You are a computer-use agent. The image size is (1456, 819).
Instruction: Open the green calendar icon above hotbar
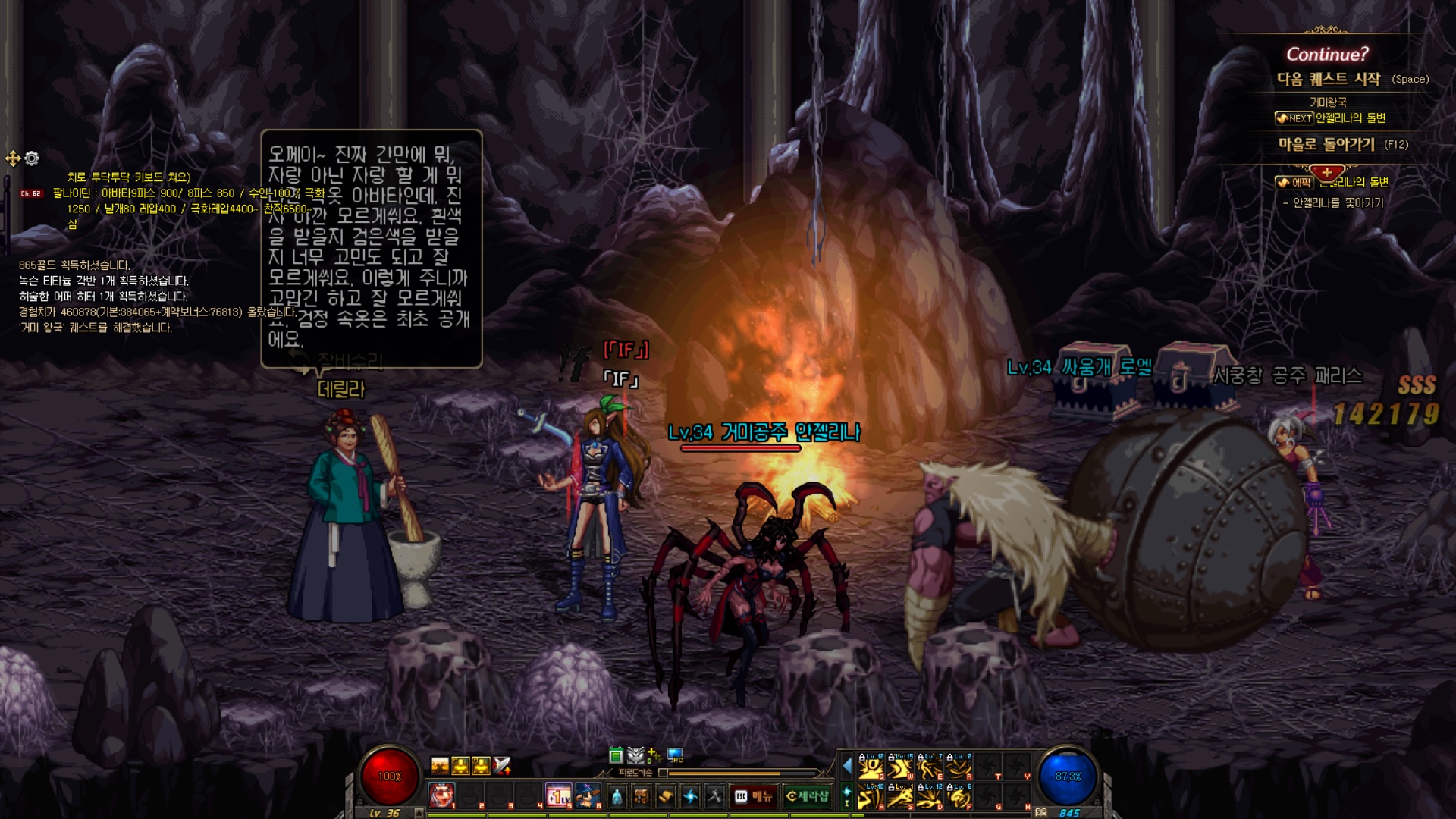pyautogui.click(x=616, y=755)
